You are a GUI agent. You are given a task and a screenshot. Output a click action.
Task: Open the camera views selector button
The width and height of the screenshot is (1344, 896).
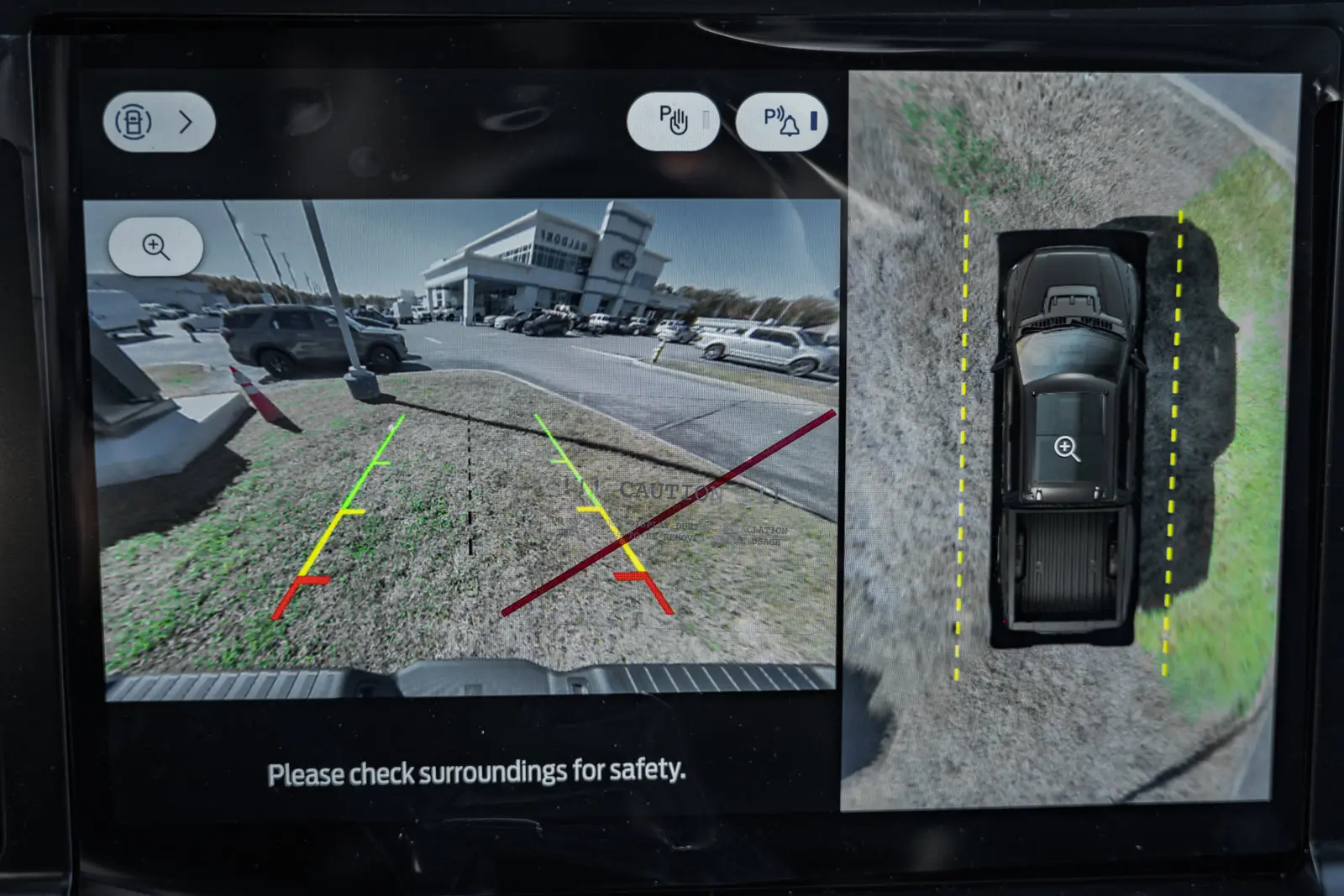[159, 123]
